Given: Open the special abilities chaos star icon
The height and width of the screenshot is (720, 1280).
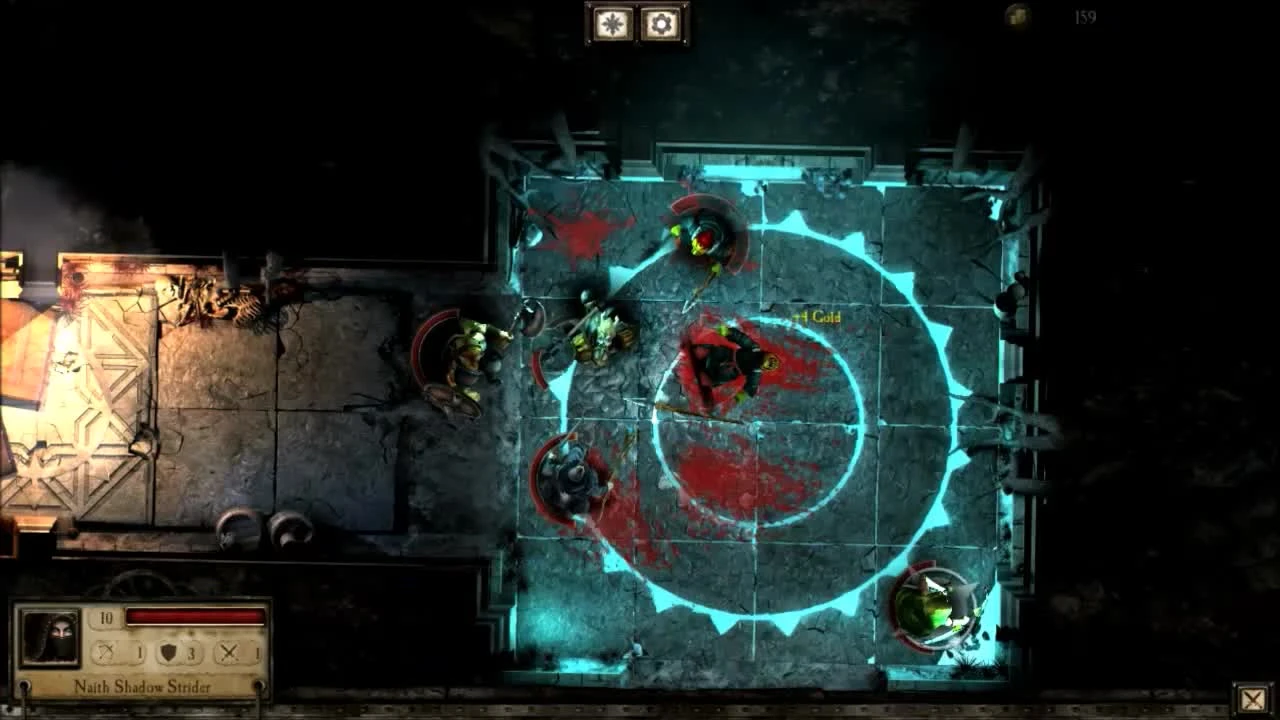Looking at the screenshot, I should pos(613,23).
